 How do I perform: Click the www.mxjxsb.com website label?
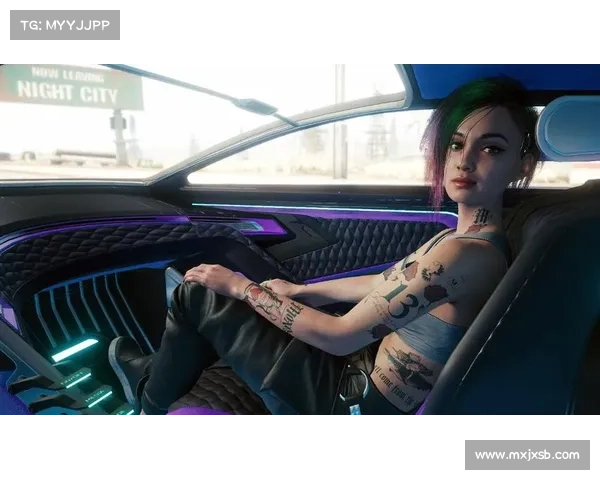coord(527,455)
